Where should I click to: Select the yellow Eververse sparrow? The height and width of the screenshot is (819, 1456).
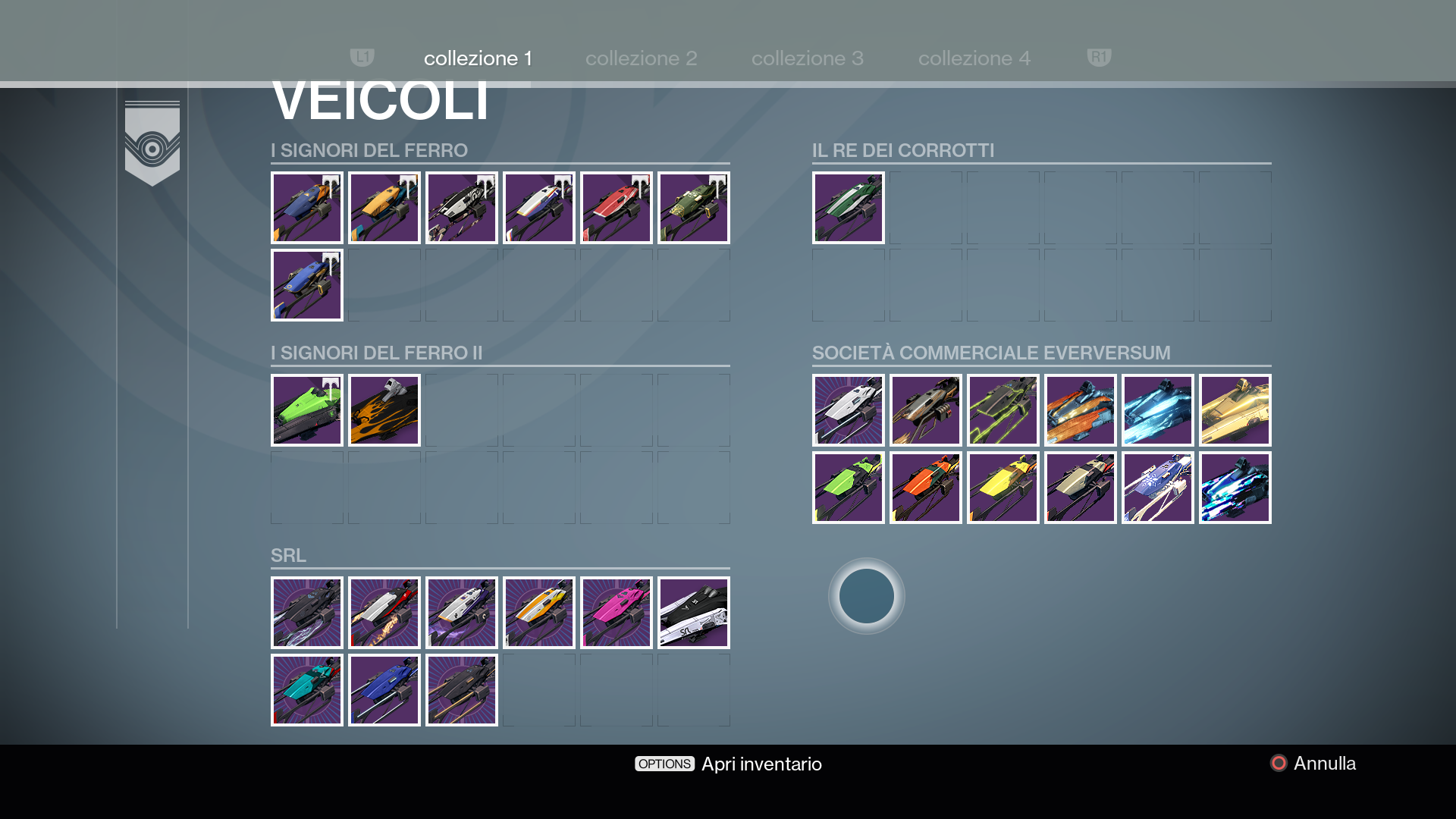click(x=1003, y=488)
